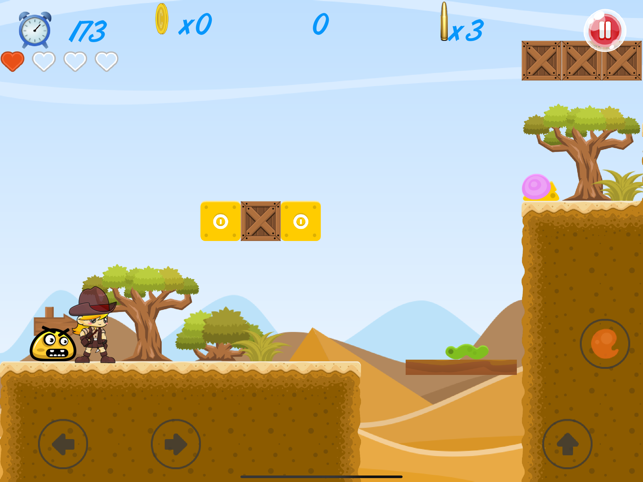Pause the game with the red button
643x482 pixels.
[x=604, y=30]
